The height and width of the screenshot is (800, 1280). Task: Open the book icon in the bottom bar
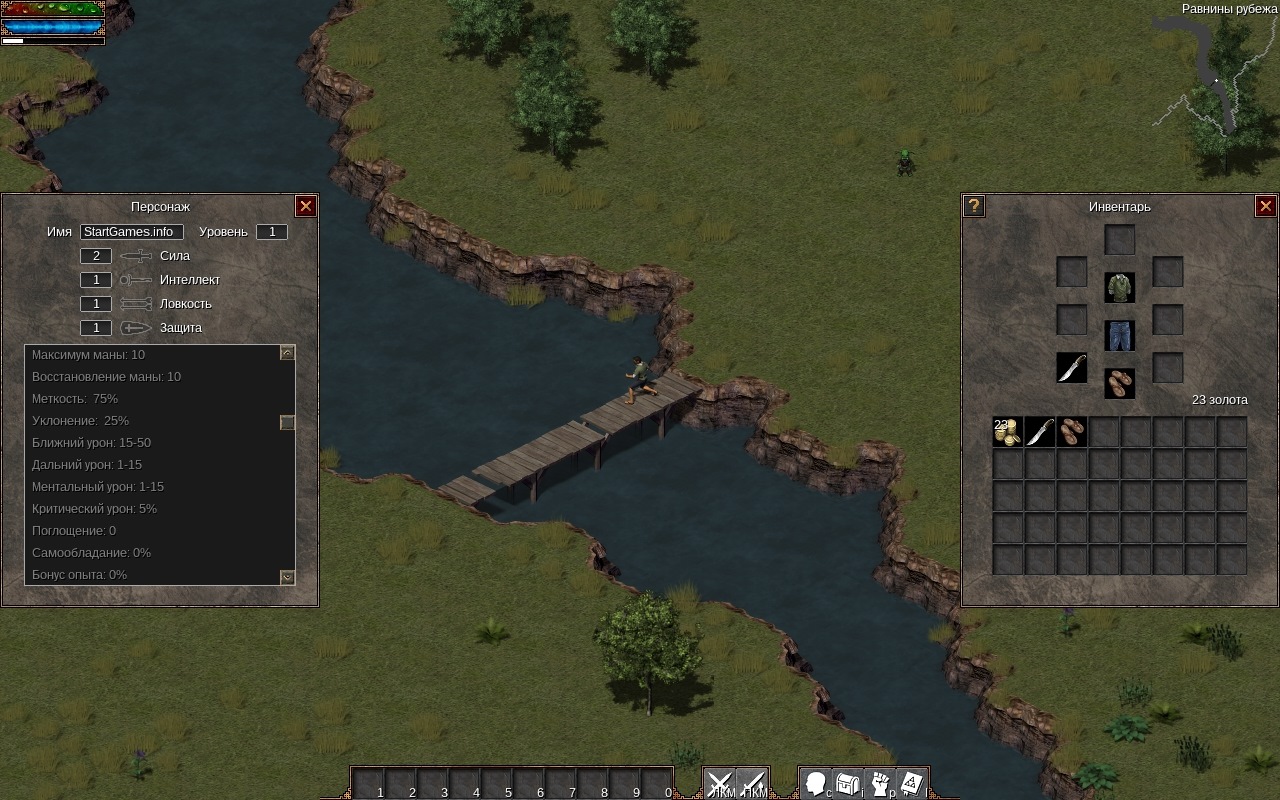point(912,784)
